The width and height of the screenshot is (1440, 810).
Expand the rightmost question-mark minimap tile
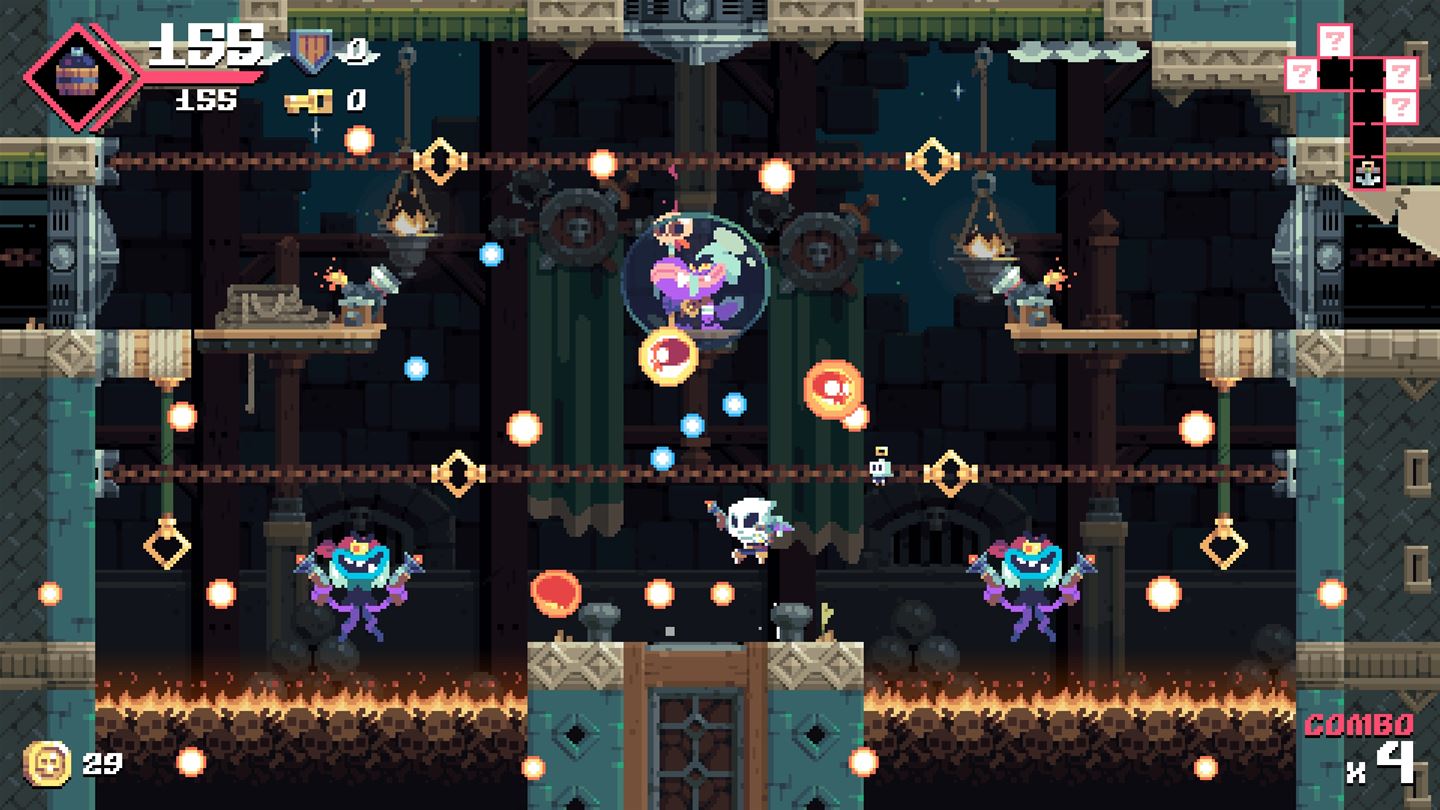1401,73
